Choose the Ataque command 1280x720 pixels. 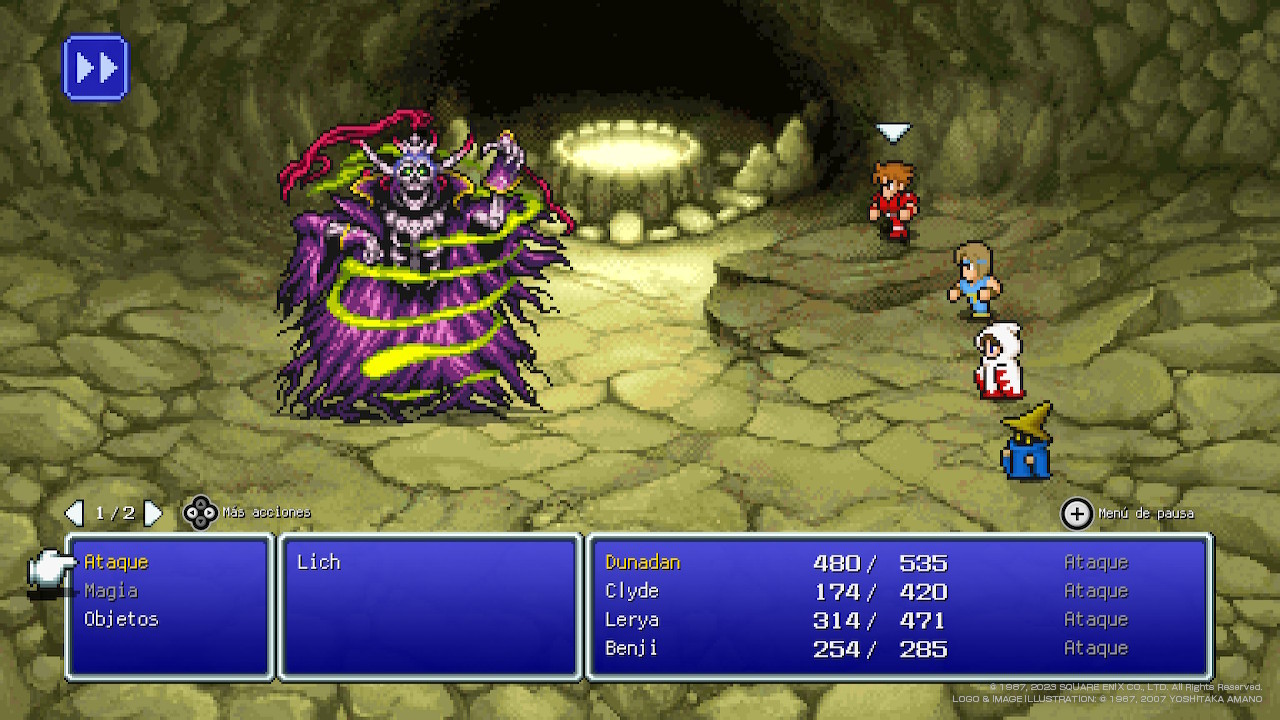[x=116, y=562]
